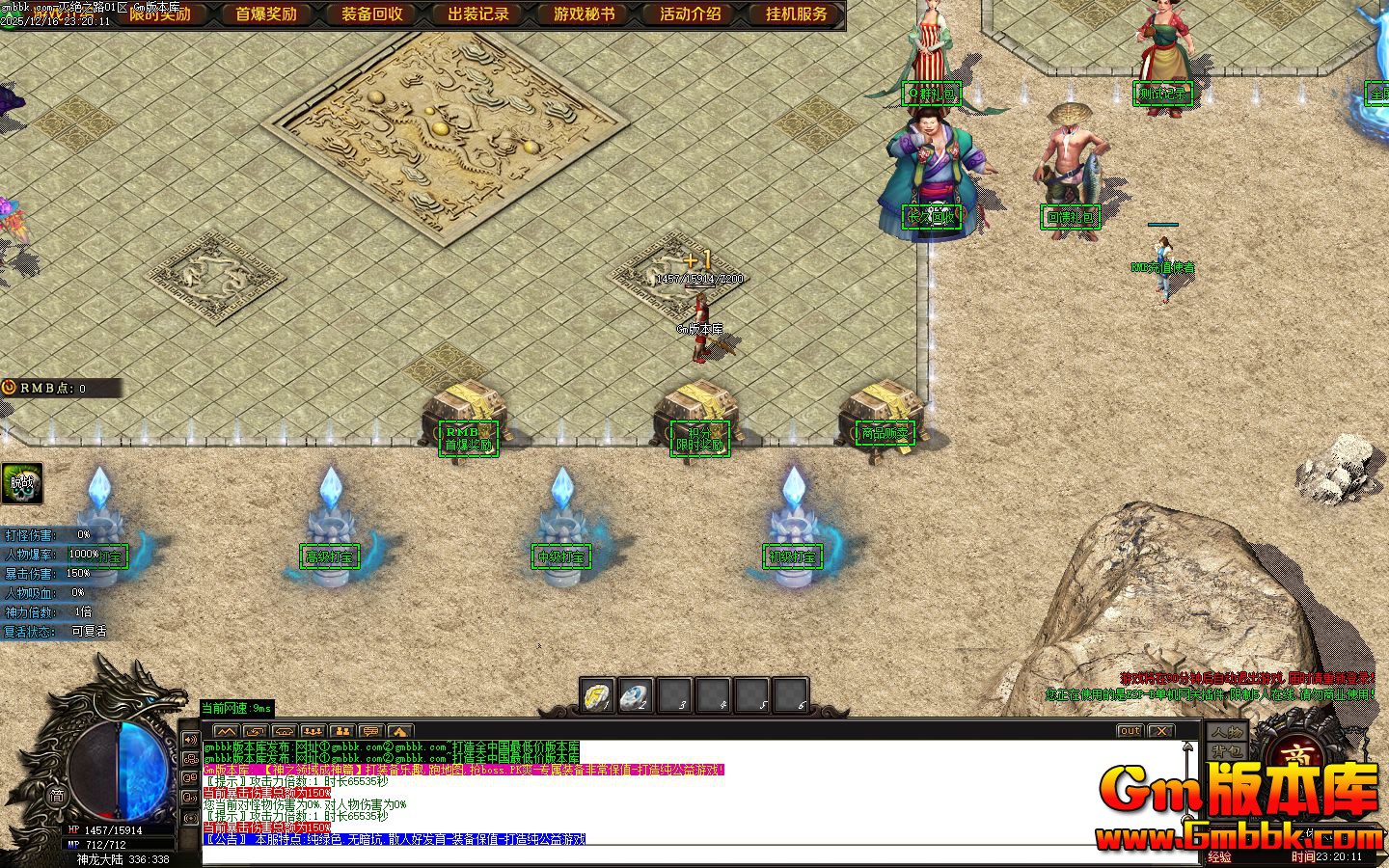Click the 时蛇 icon above the stats panel
Screen dimensions: 1389x868
tap(21, 484)
